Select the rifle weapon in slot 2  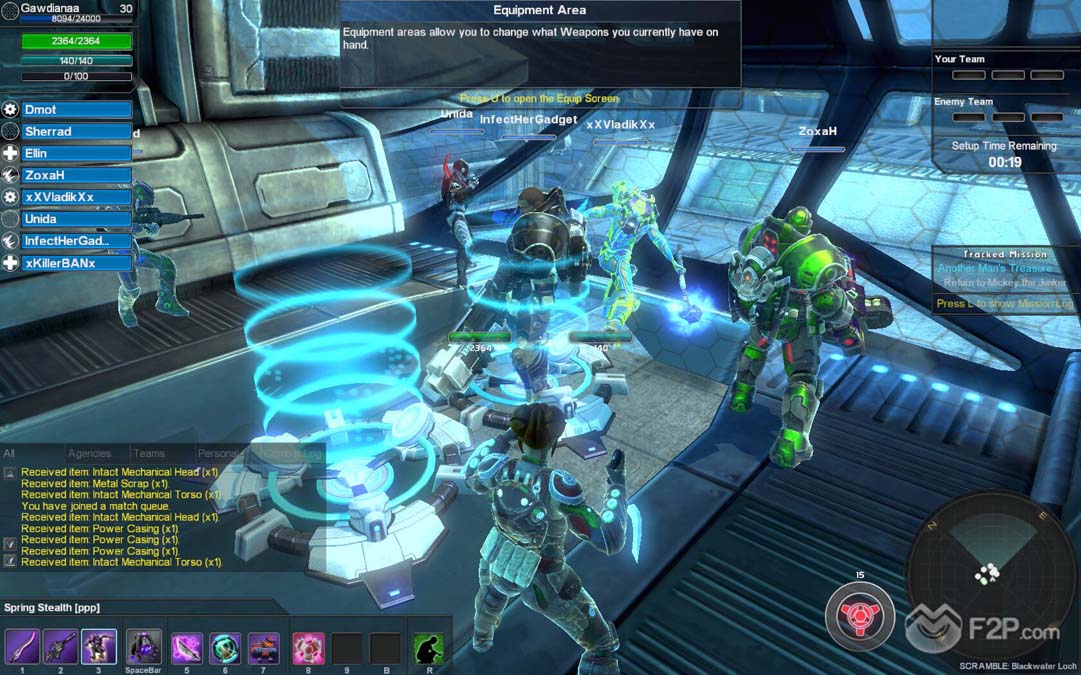(60, 647)
